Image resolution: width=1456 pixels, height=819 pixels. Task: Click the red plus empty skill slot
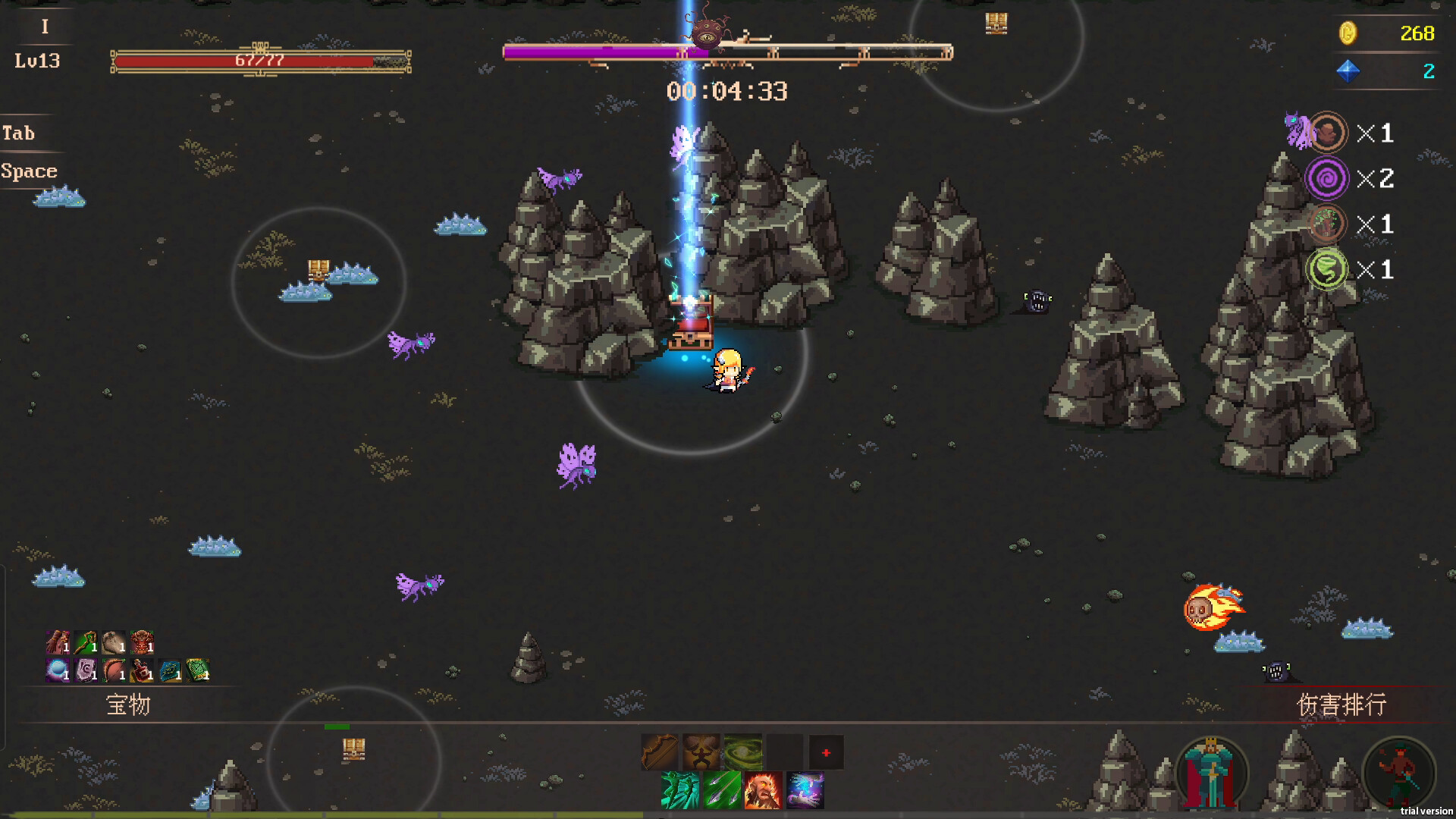pos(826,753)
